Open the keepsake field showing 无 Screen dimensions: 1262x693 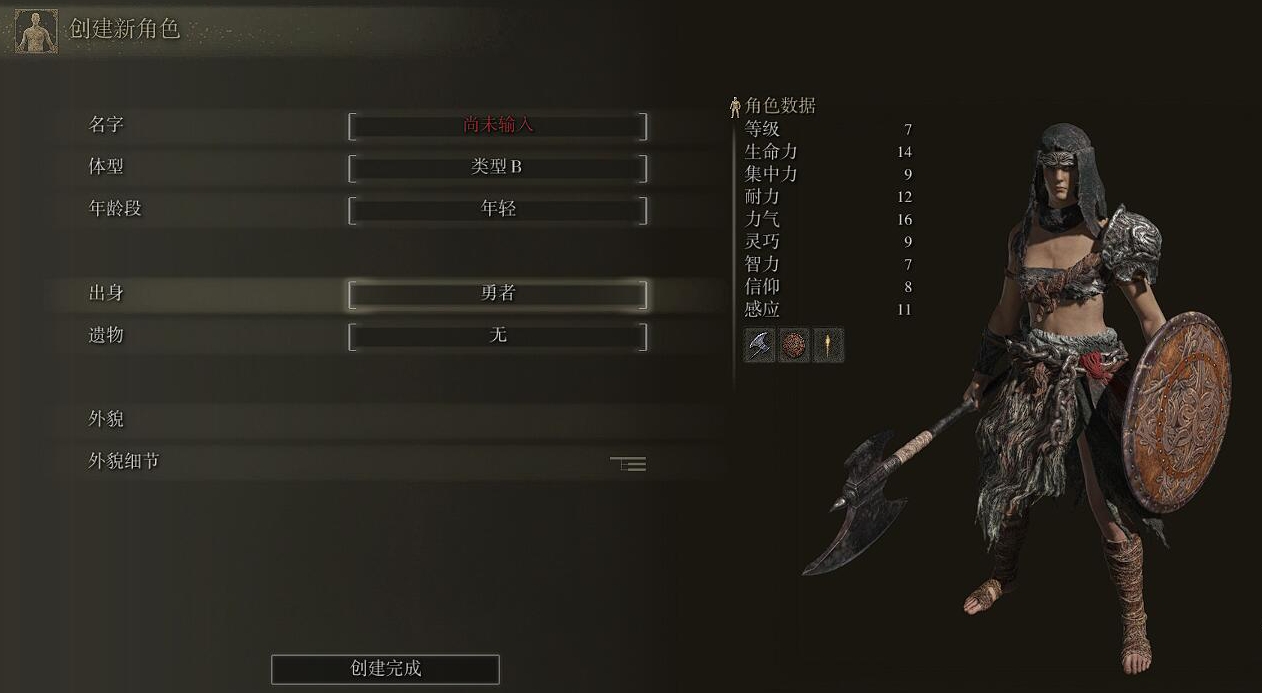pos(497,336)
